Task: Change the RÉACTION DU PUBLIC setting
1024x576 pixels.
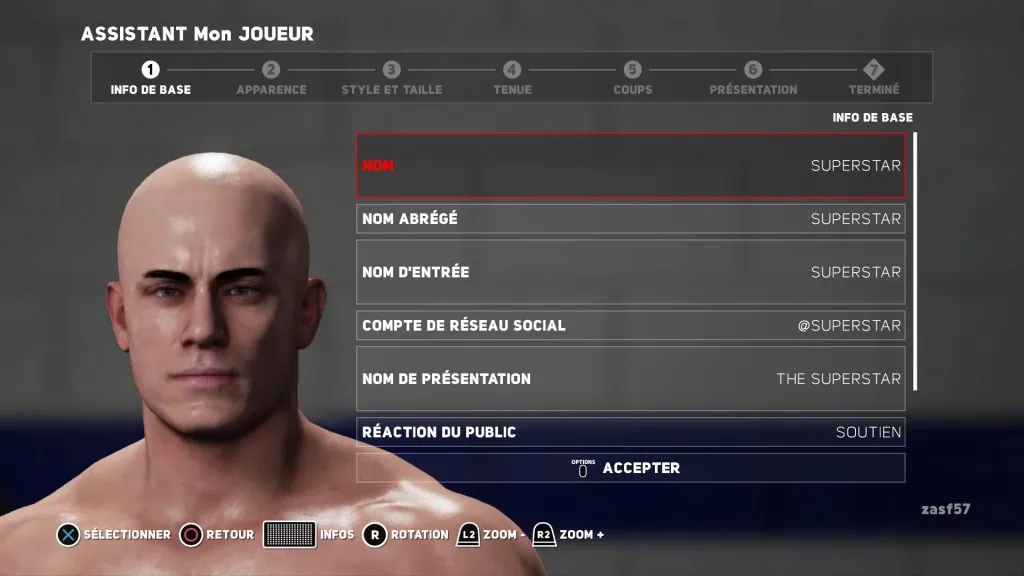Action: click(x=630, y=432)
